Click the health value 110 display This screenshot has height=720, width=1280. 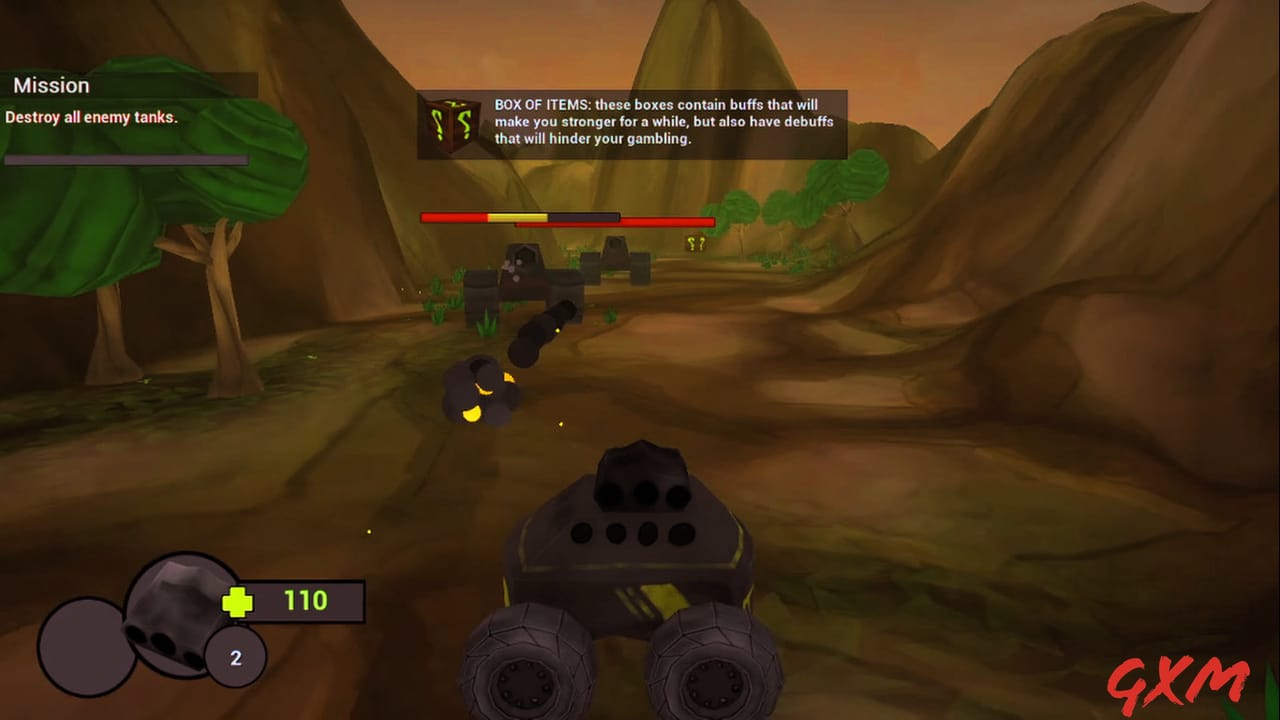[x=305, y=601]
